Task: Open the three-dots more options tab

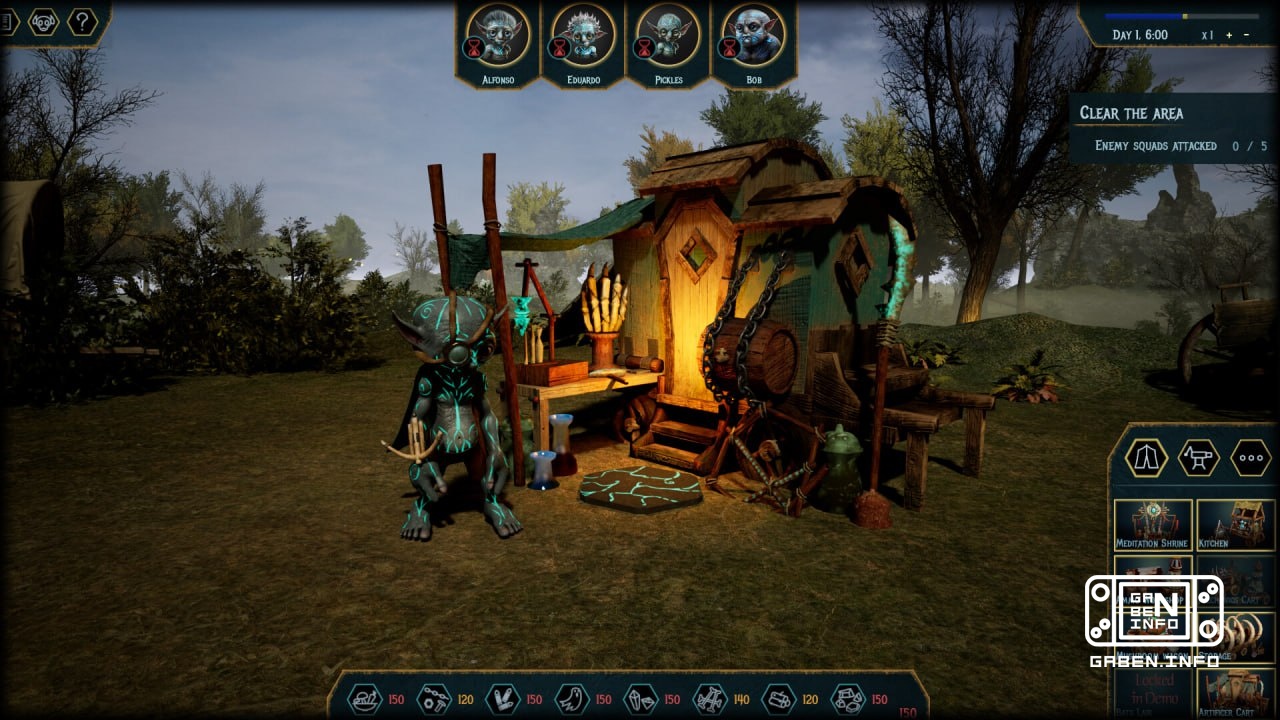Action: click(1250, 457)
